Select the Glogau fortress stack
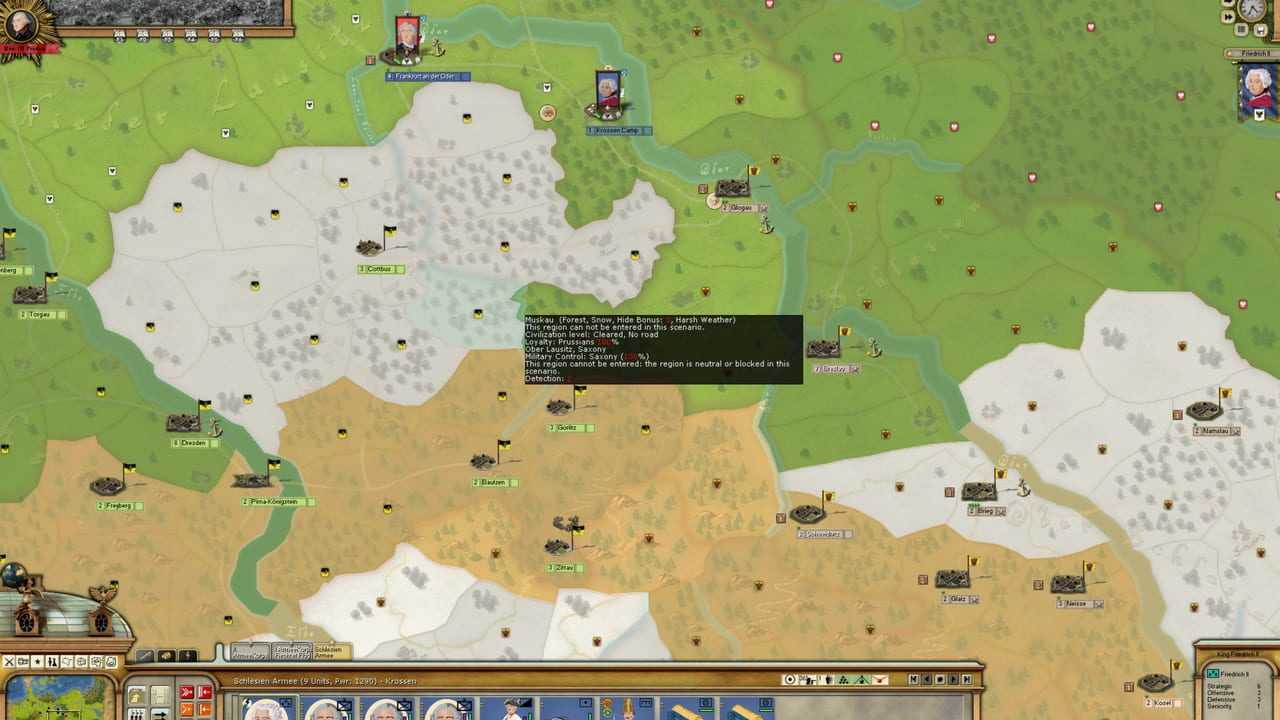 [733, 189]
